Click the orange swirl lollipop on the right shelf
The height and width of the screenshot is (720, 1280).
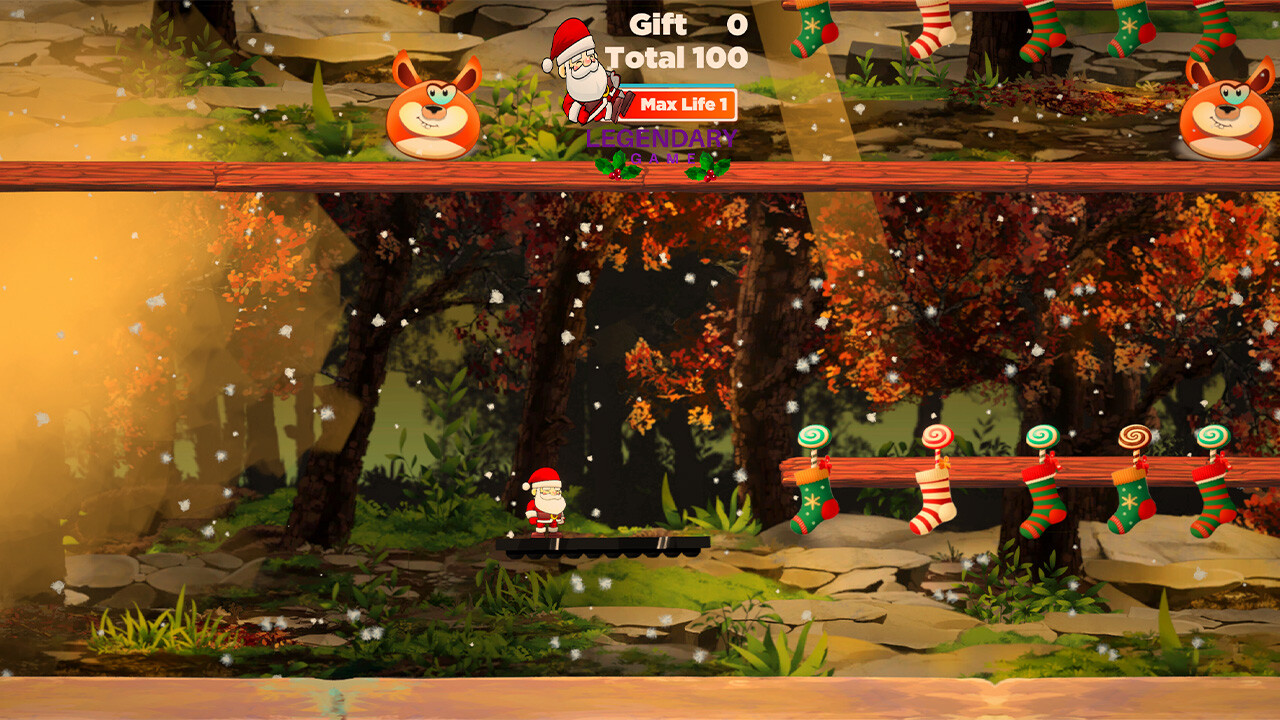tap(1135, 437)
